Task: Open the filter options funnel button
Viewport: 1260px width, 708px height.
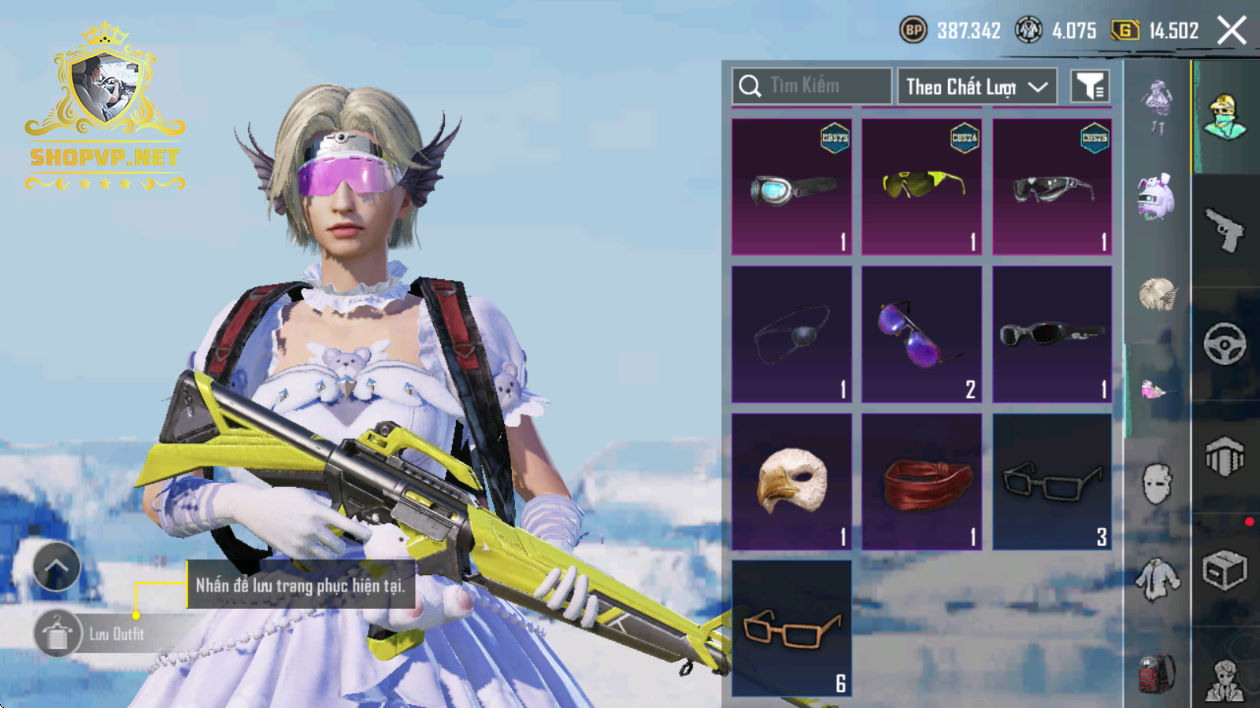Action: pos(1090,87)
